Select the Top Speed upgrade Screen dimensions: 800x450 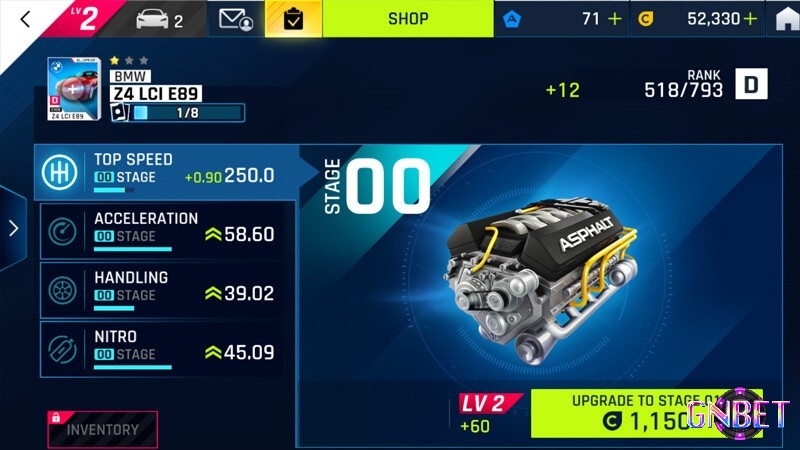[x=165, y=172]
